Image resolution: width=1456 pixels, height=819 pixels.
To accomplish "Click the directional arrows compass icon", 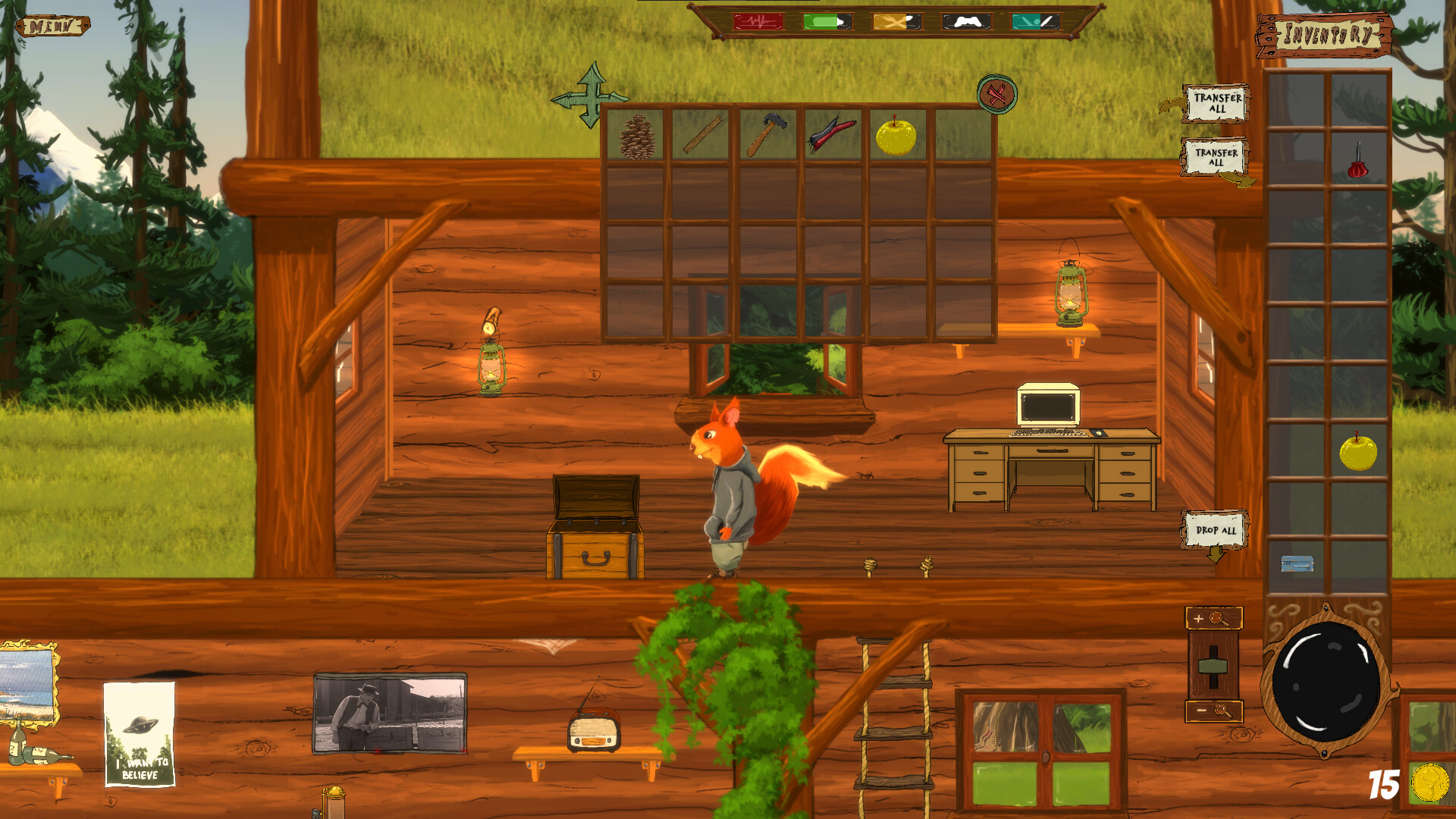I will [590, 97].
